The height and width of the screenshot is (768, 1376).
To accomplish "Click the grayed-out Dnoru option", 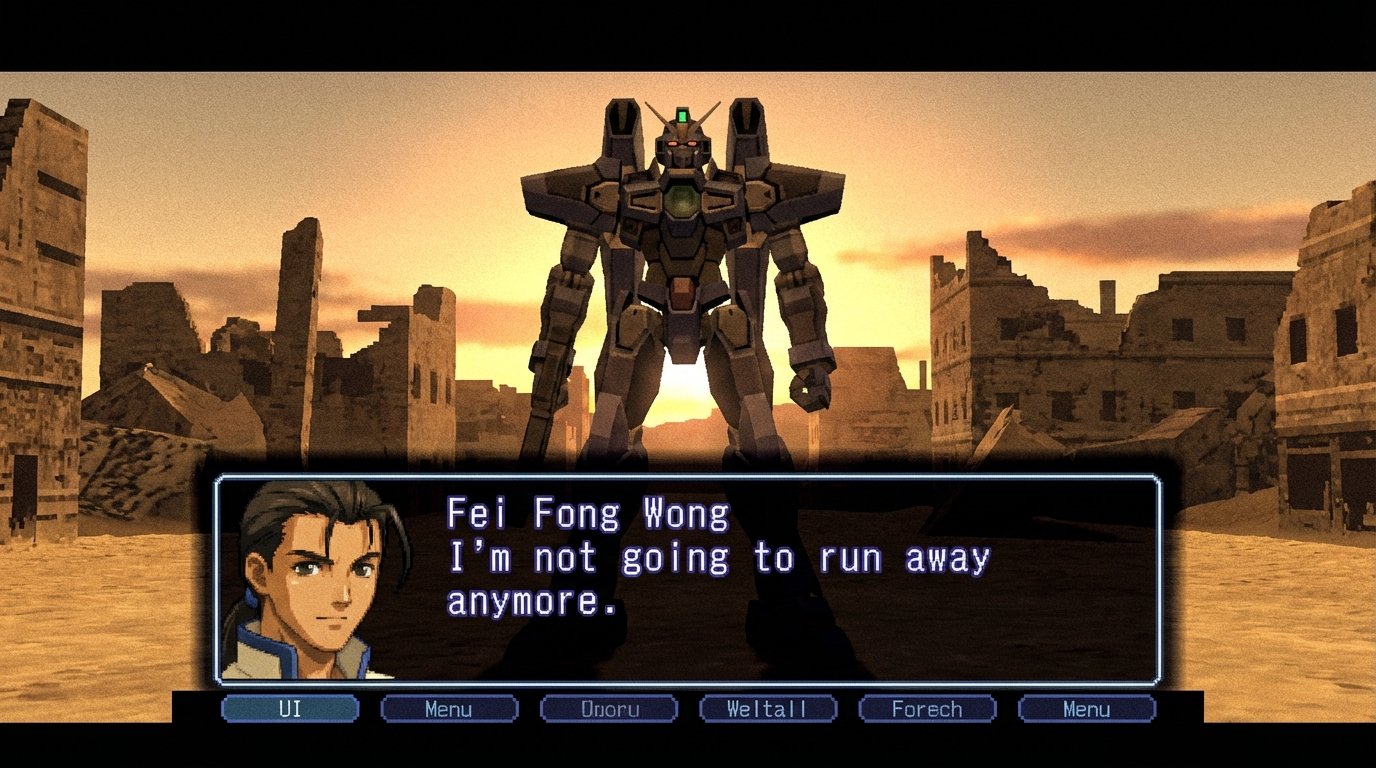I will click(x=608, y=709).
